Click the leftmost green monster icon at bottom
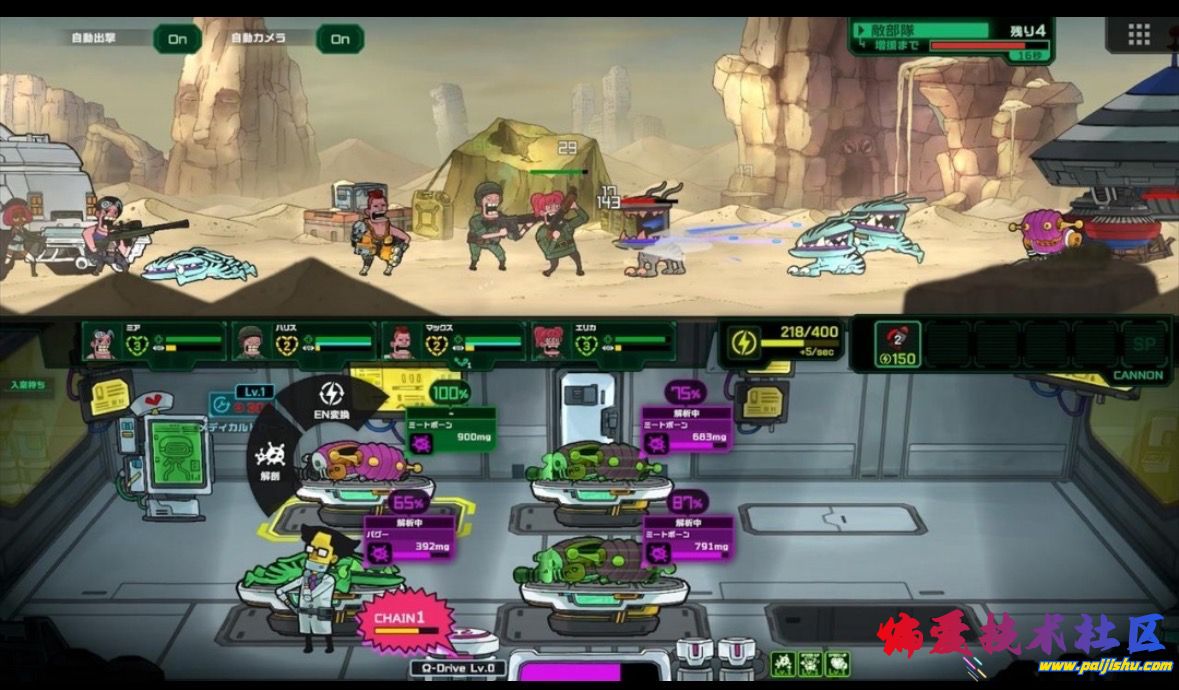The image size is (1179, 690). coord(783,662)
